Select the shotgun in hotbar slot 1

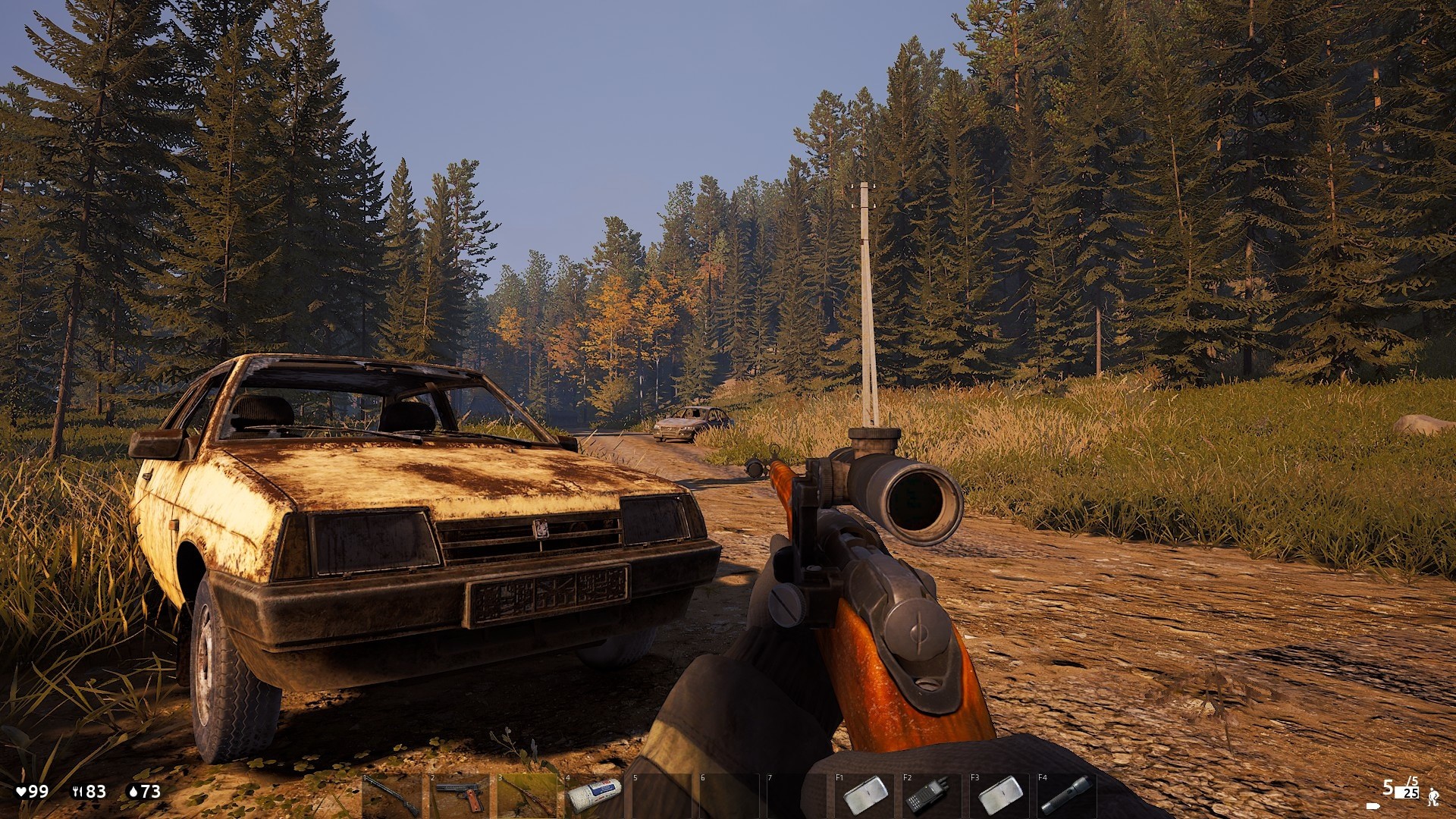pos(391,795)
